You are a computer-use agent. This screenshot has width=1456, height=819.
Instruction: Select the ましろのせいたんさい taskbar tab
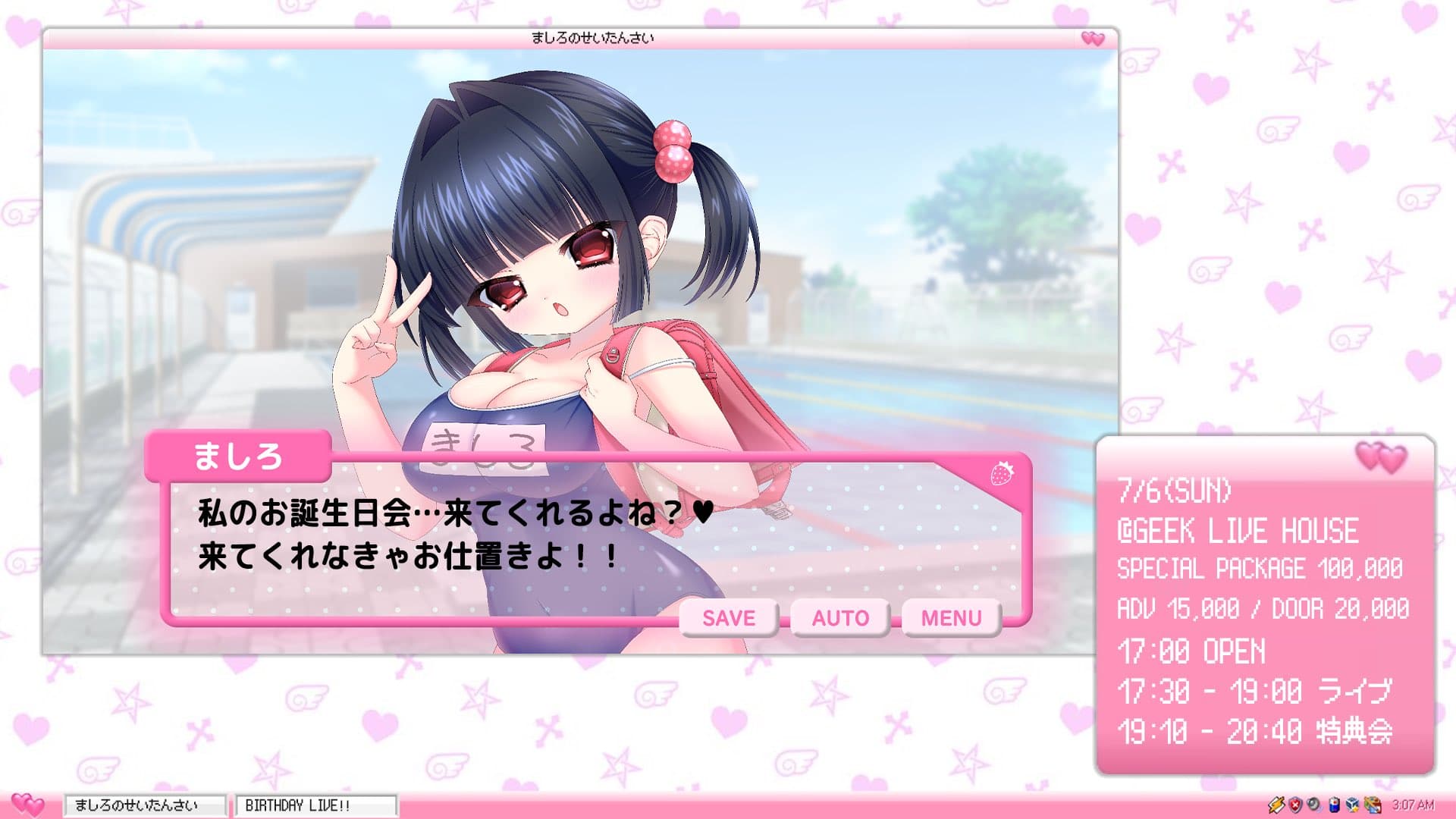click(x=144, y=805)
